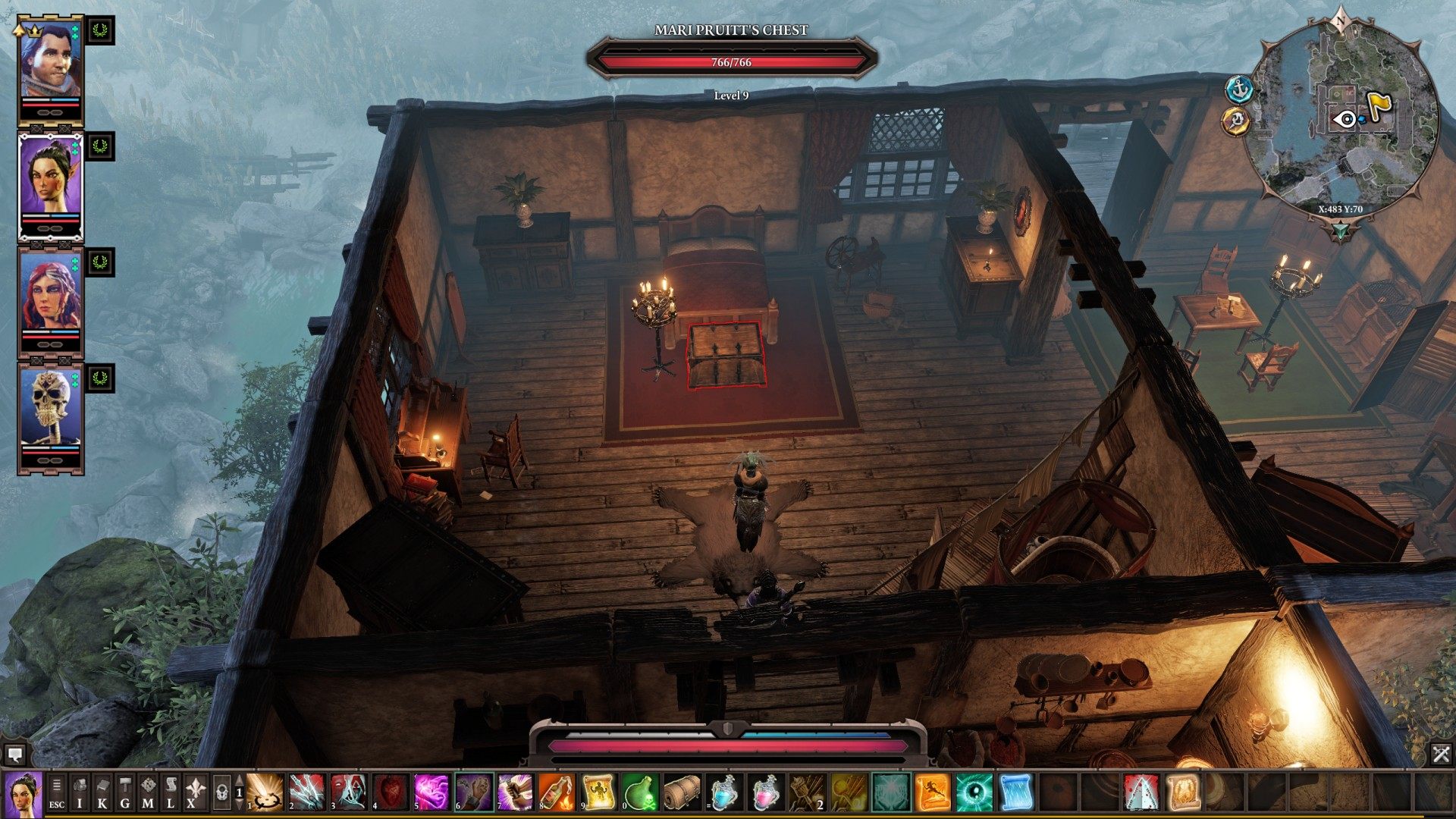Open the chat speech bubble button
Viewport: 1456px width, 819px height.
(15, 754)
